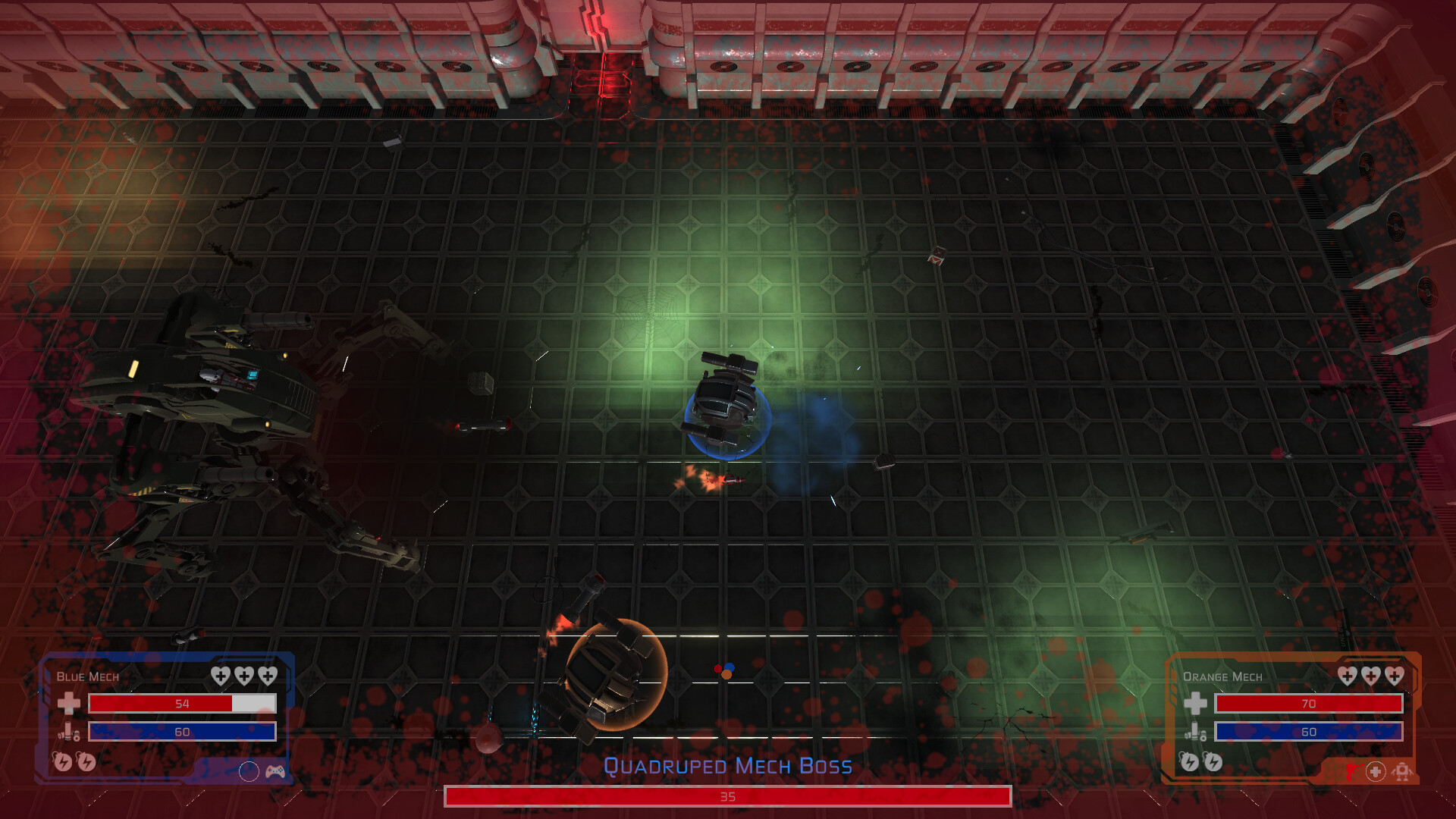Select the robot icon on Orange Mech panel
Viewport: 1456px width, 819px height.
point(1402,772)
